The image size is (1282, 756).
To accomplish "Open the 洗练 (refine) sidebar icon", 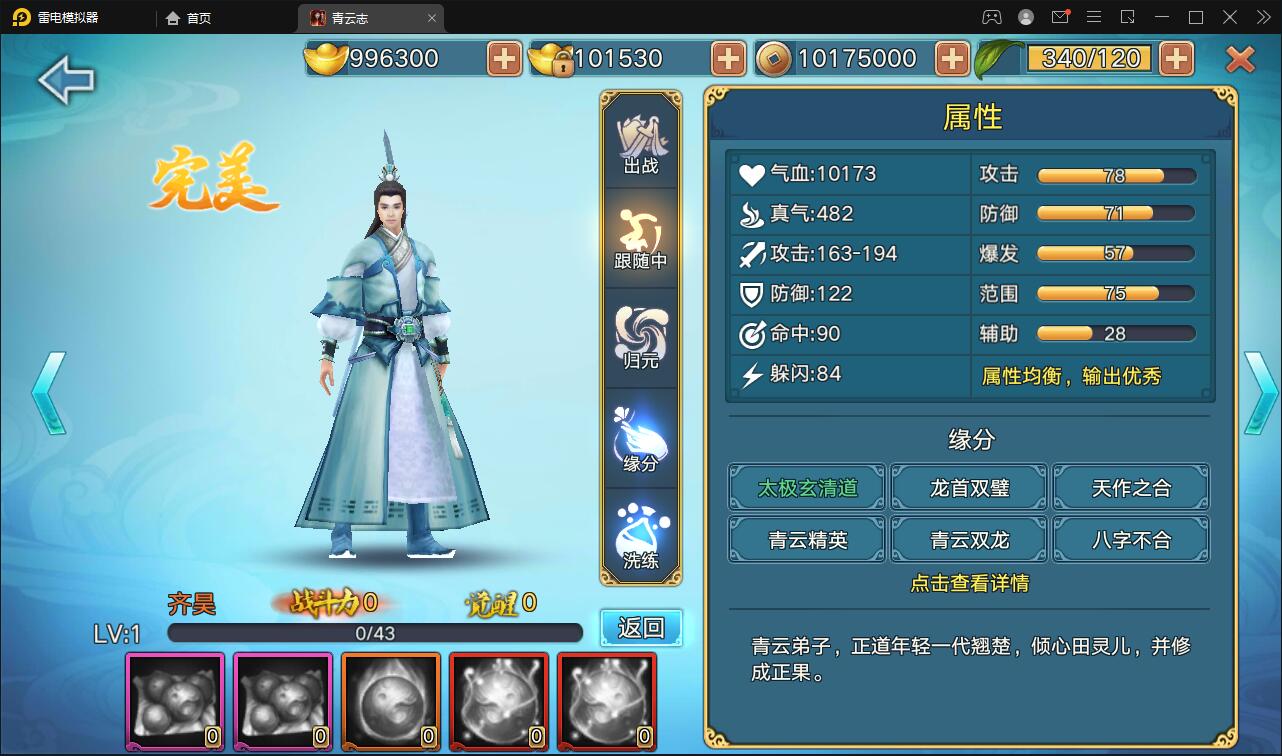I will pos(640,533).
